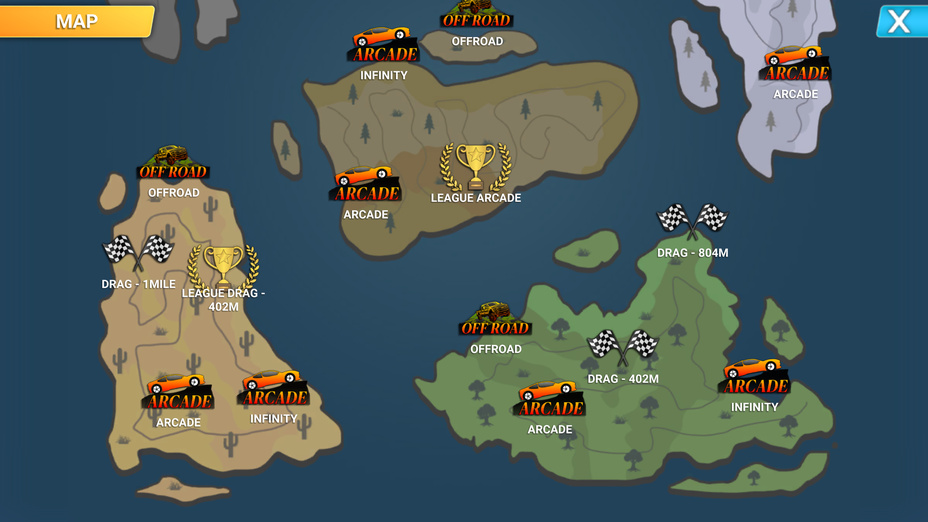Start the Drag - 804M checkered flag race
928x522 pixels.
[x=692, y=222]
